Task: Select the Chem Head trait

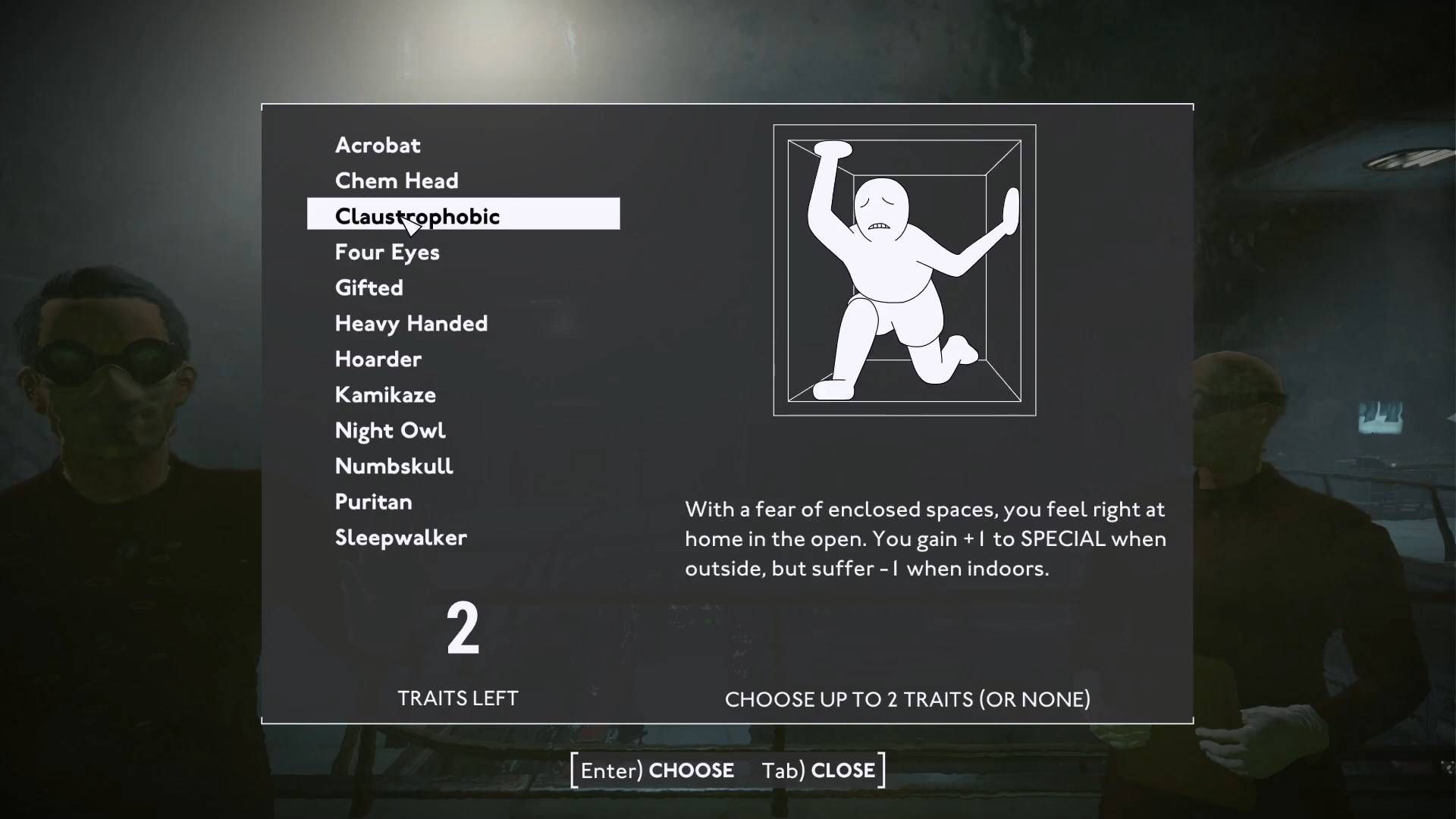Action: tap(396, 180)
